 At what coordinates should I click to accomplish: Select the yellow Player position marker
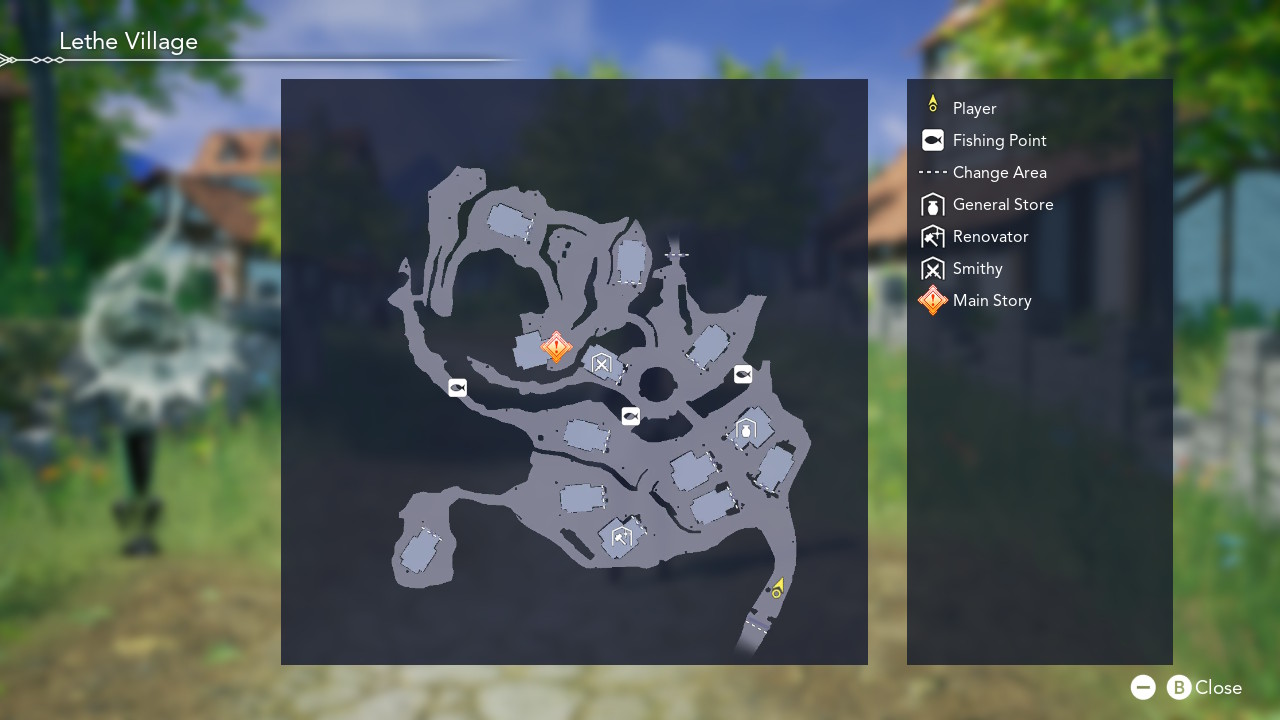point(778,588)
